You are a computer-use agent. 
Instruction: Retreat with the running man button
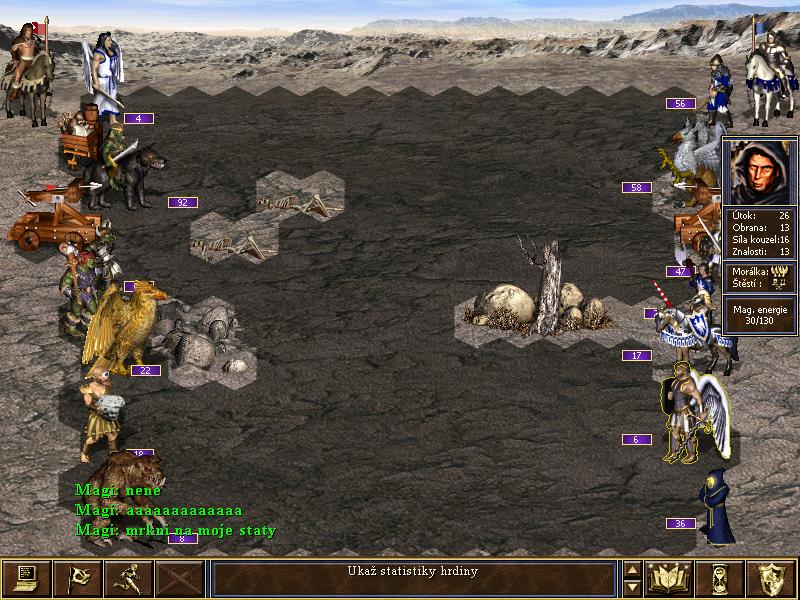point(129,578)
